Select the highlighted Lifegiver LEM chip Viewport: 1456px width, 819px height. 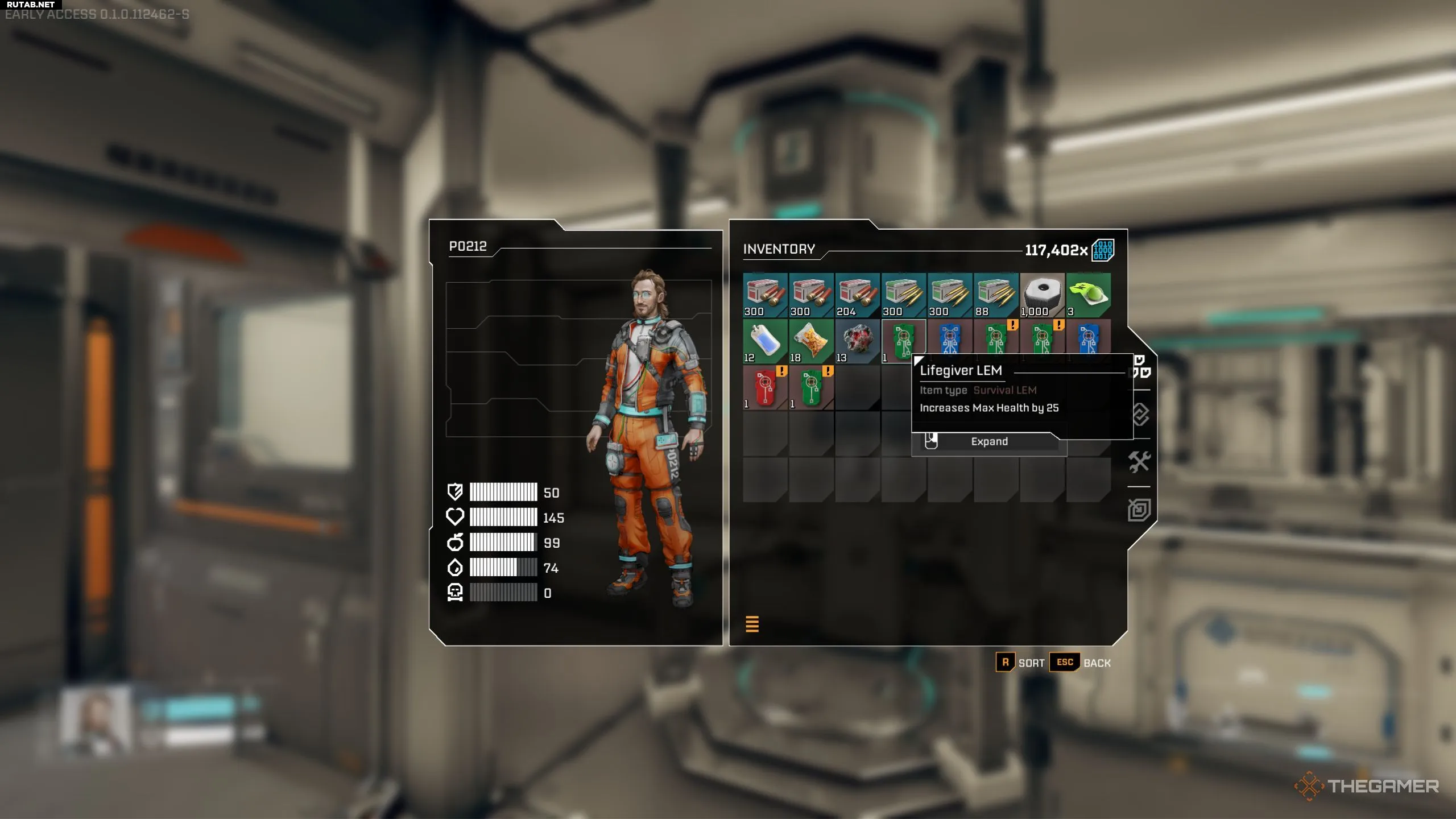903,341
